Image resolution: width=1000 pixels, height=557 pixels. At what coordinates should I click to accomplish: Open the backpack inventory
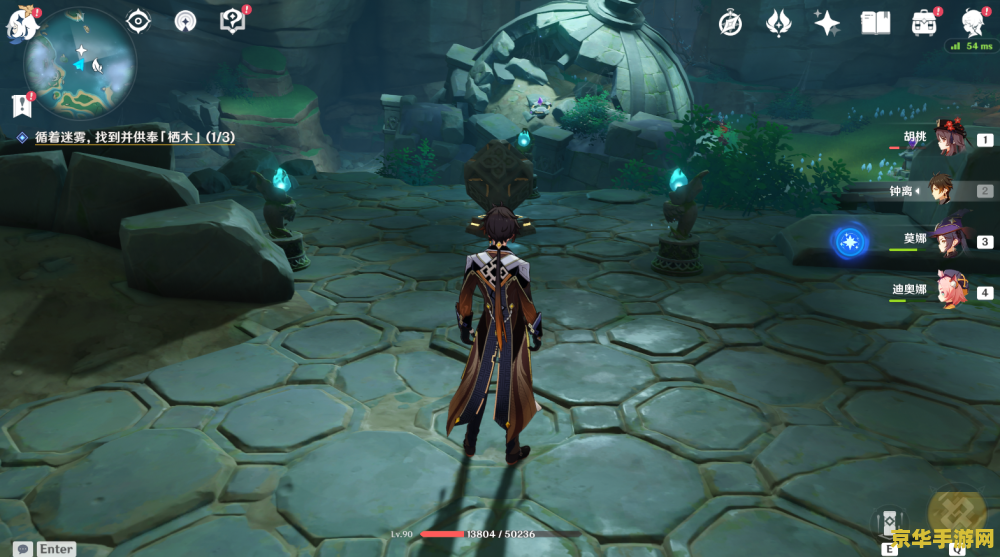(x=923, y=23)
